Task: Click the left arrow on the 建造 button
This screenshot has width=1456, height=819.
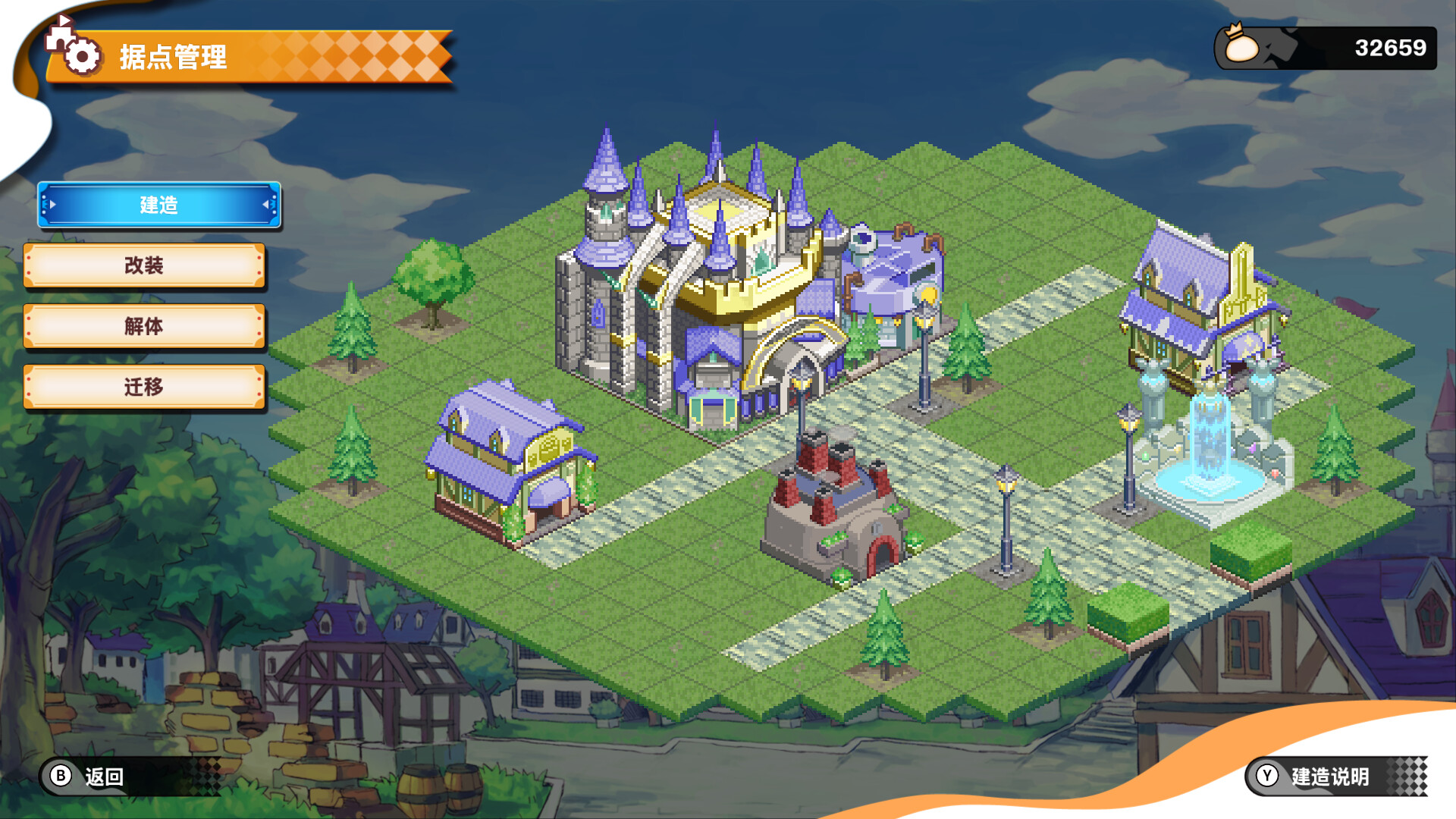Action: (x=52, y=205)
